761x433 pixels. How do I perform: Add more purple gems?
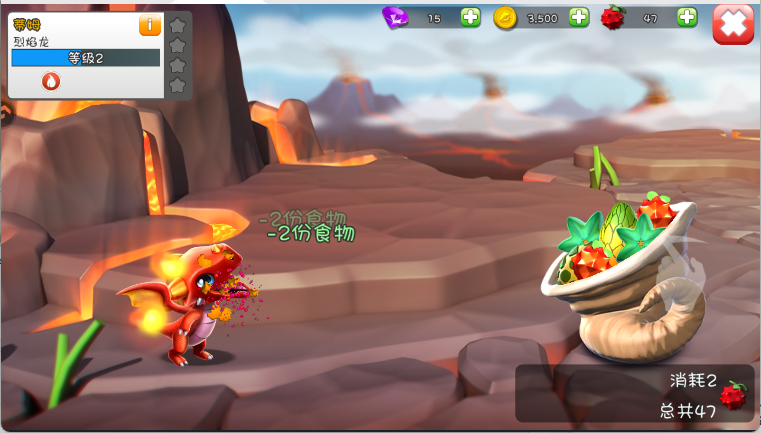[470, 17]
